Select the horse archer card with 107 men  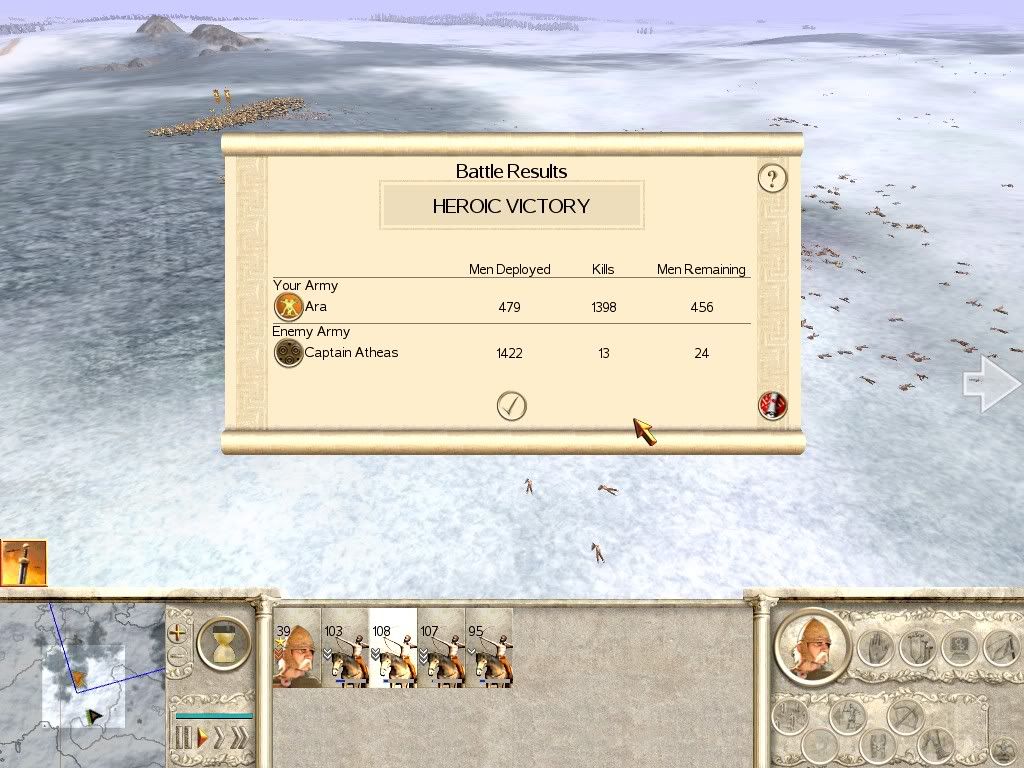pyautogui.click(x=441, y=648)
